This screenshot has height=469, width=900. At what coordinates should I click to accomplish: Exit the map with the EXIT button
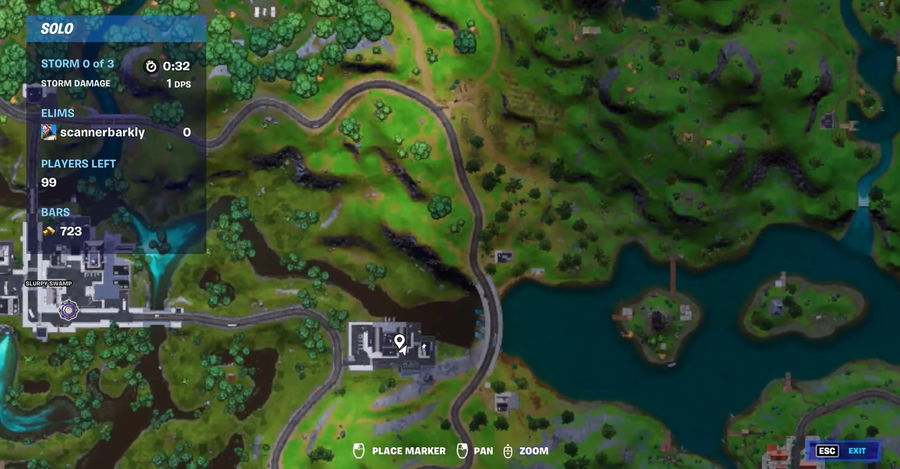tap(845, 451)
